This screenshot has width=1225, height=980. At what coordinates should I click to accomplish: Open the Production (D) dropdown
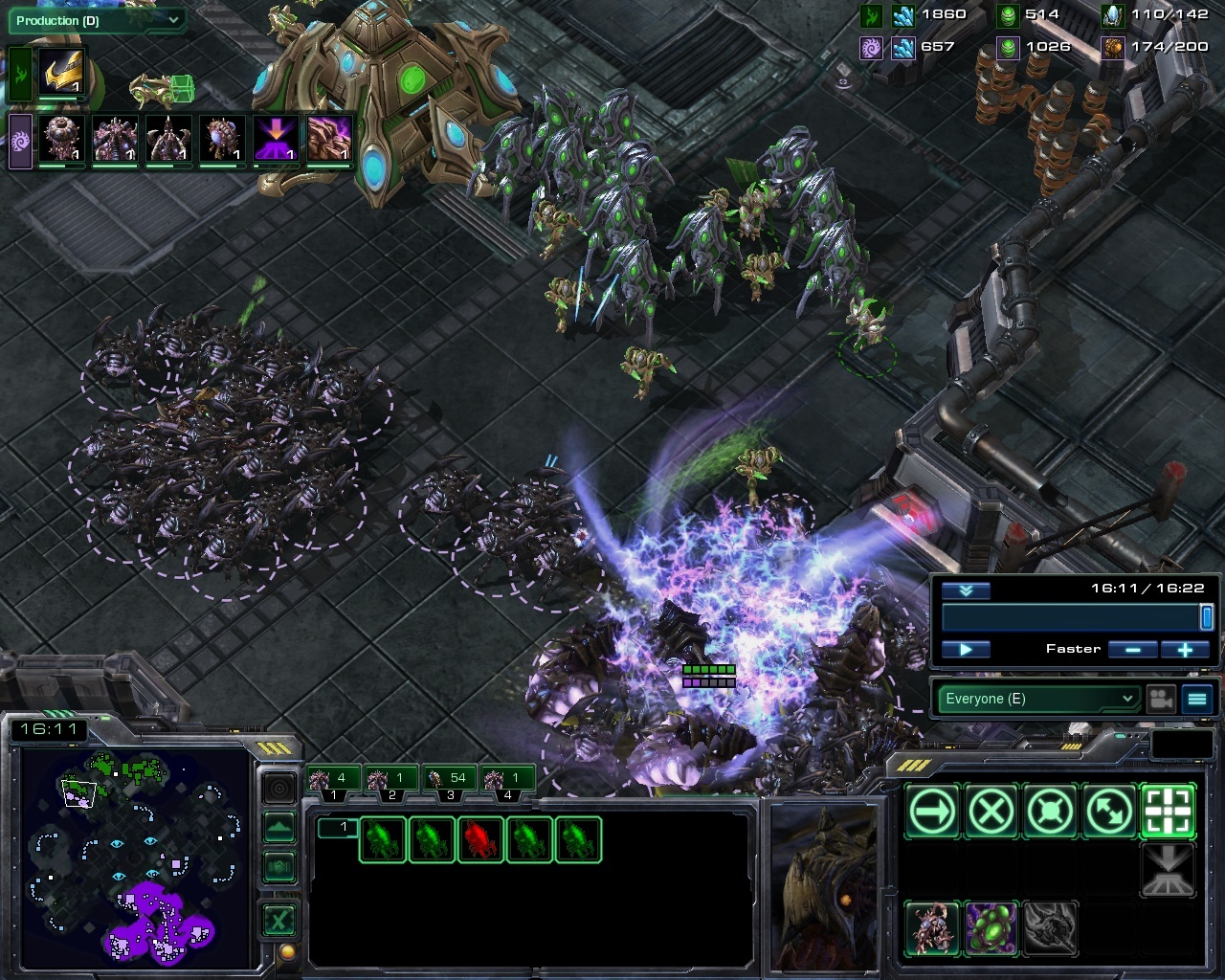(x=95, y=20)
